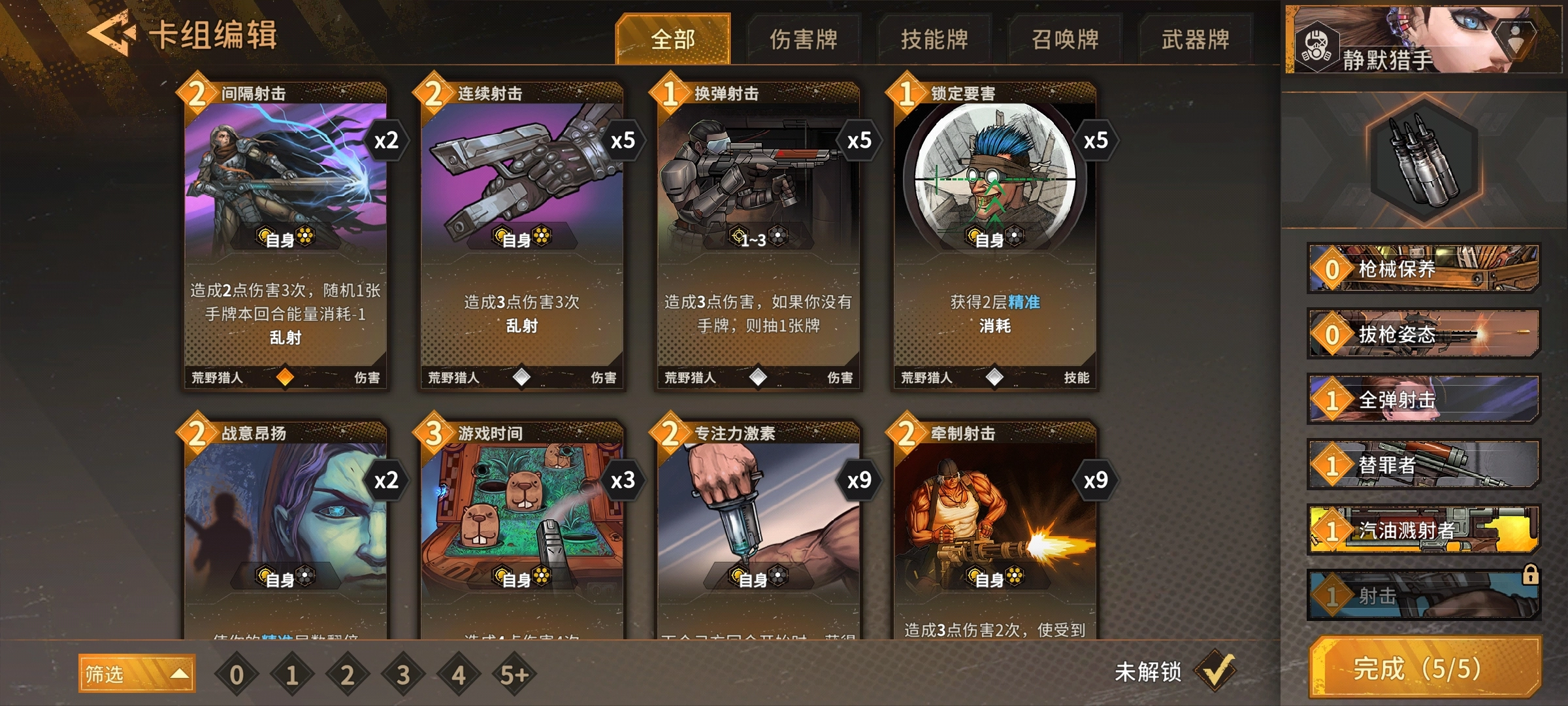The image size is (1568, 706).
Task: Open the 伤害牌 tab
Action: click(x=804, y=39)
